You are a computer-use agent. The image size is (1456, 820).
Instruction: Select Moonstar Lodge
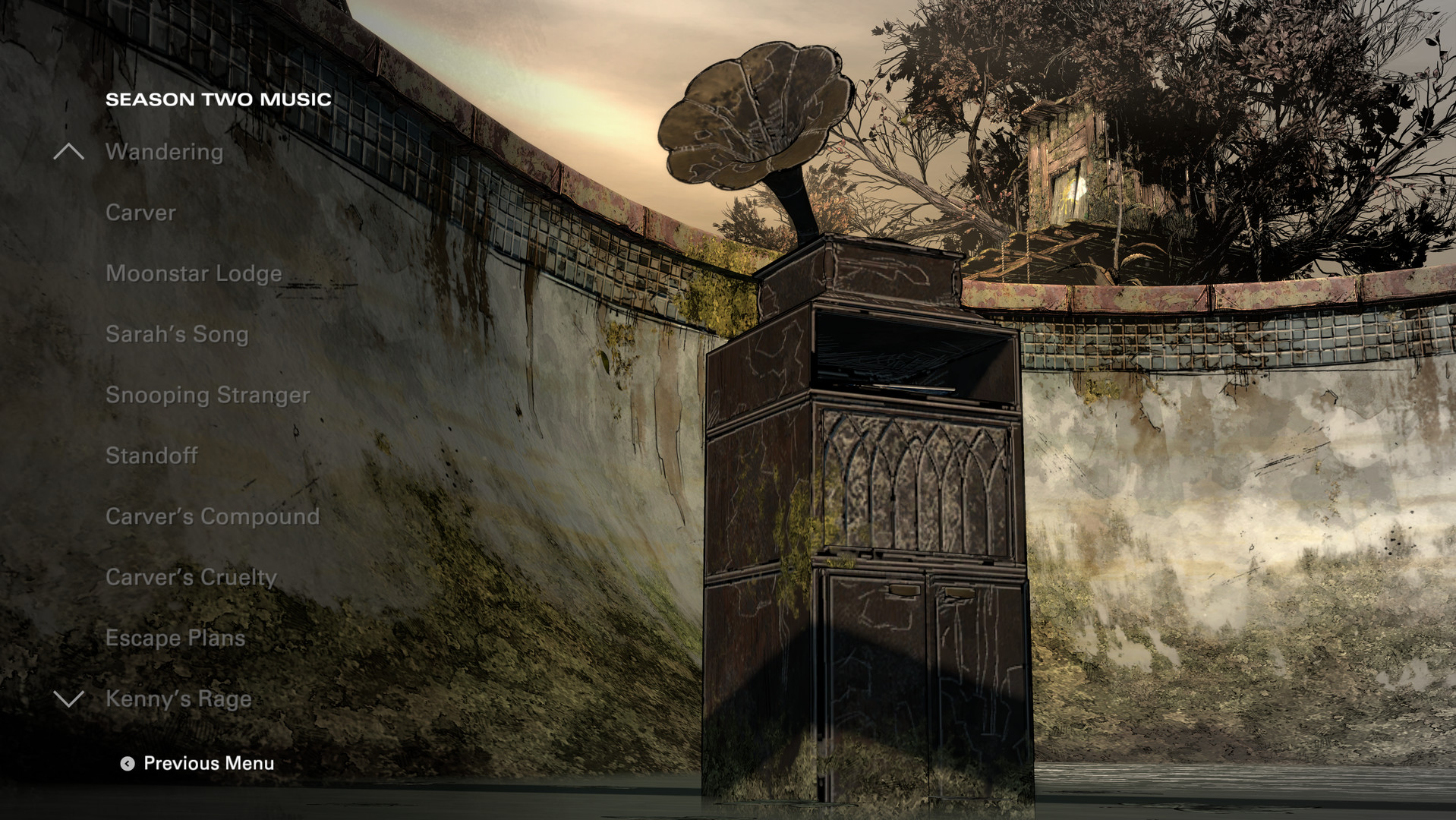tap(194, 273)
